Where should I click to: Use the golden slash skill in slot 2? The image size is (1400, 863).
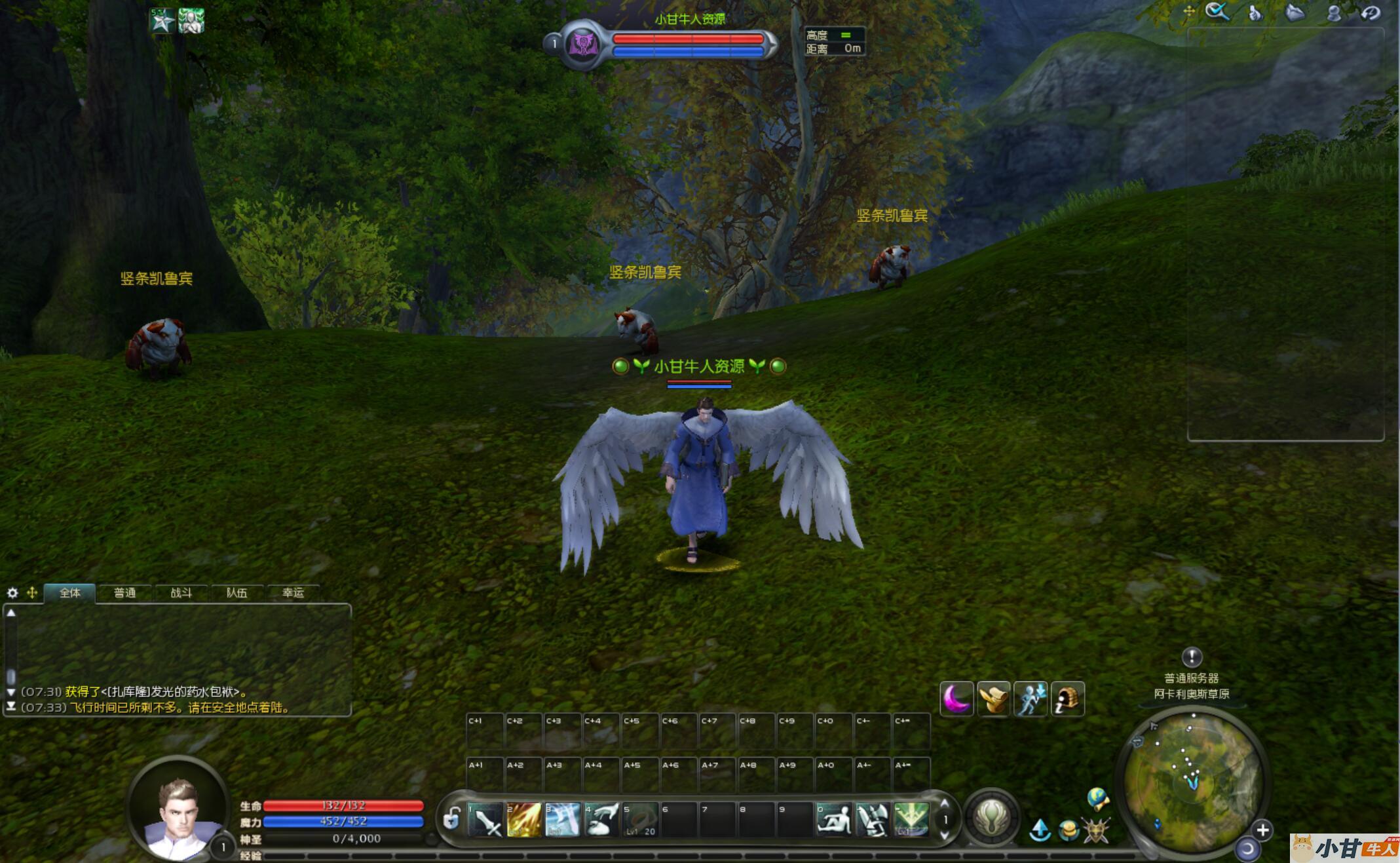tap(524, 820)
